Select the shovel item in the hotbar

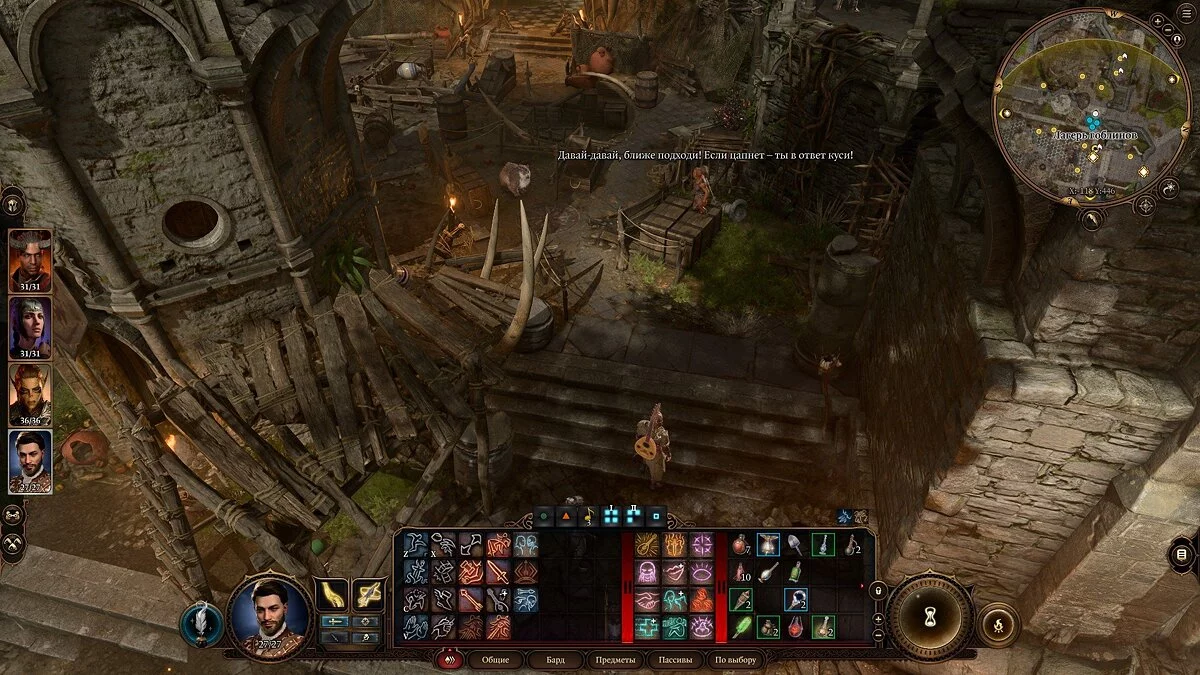tap(795, 546)
